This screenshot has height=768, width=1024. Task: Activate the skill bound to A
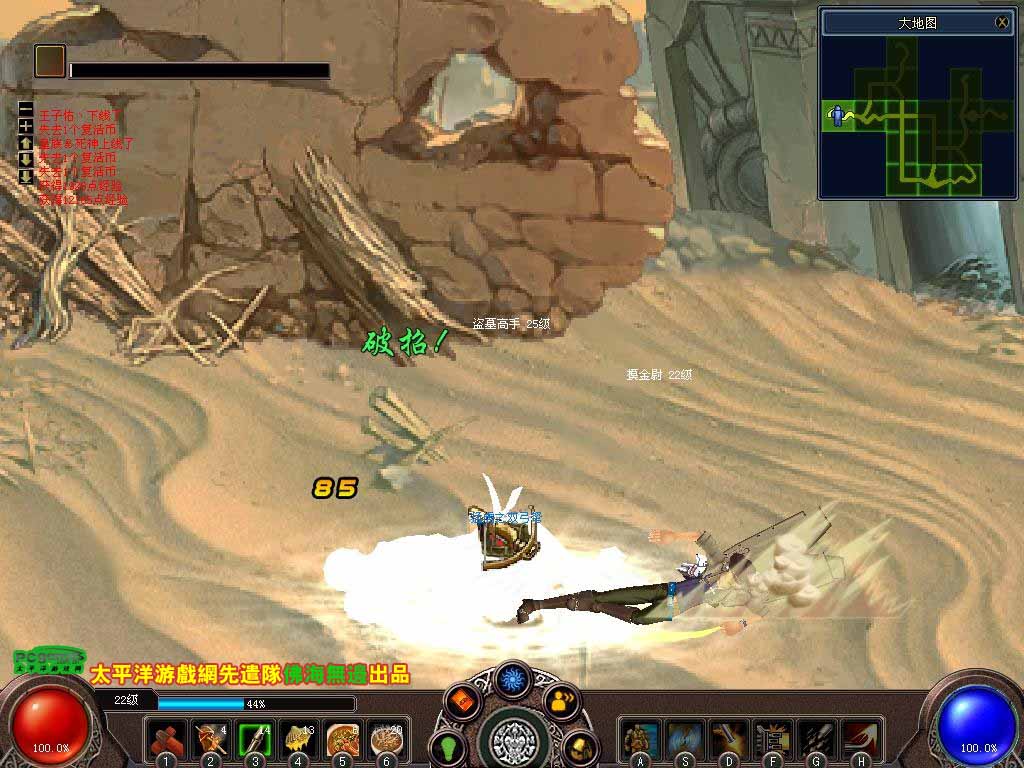639,739
